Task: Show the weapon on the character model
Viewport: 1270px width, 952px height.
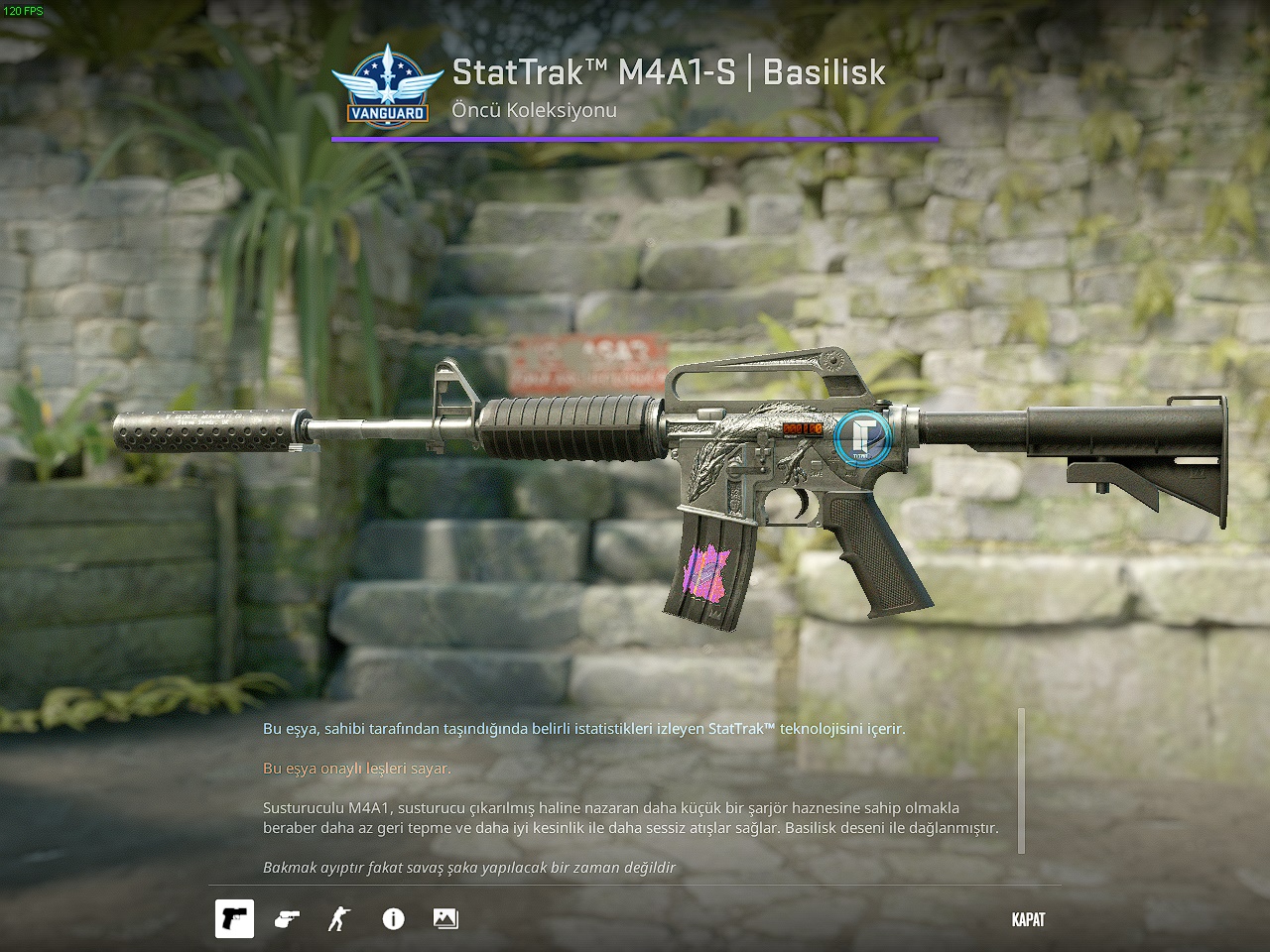Action: tap(339, 919)
